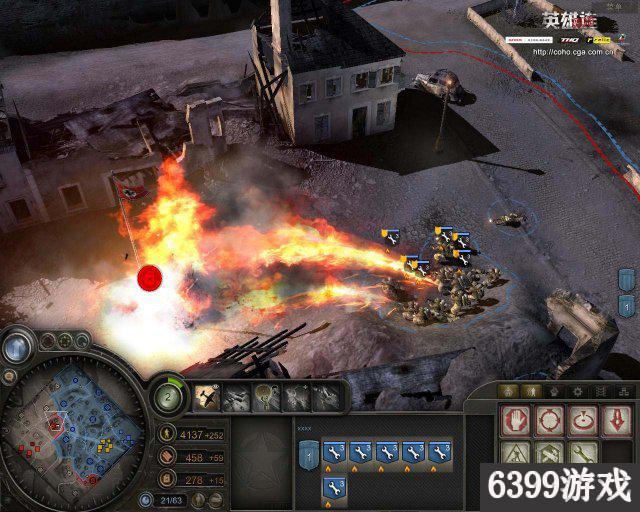Image resolution: width=640 pixels, height=512 pixels.
Task: Select the red downward-arrow retreat command
Action: (614, 419)
